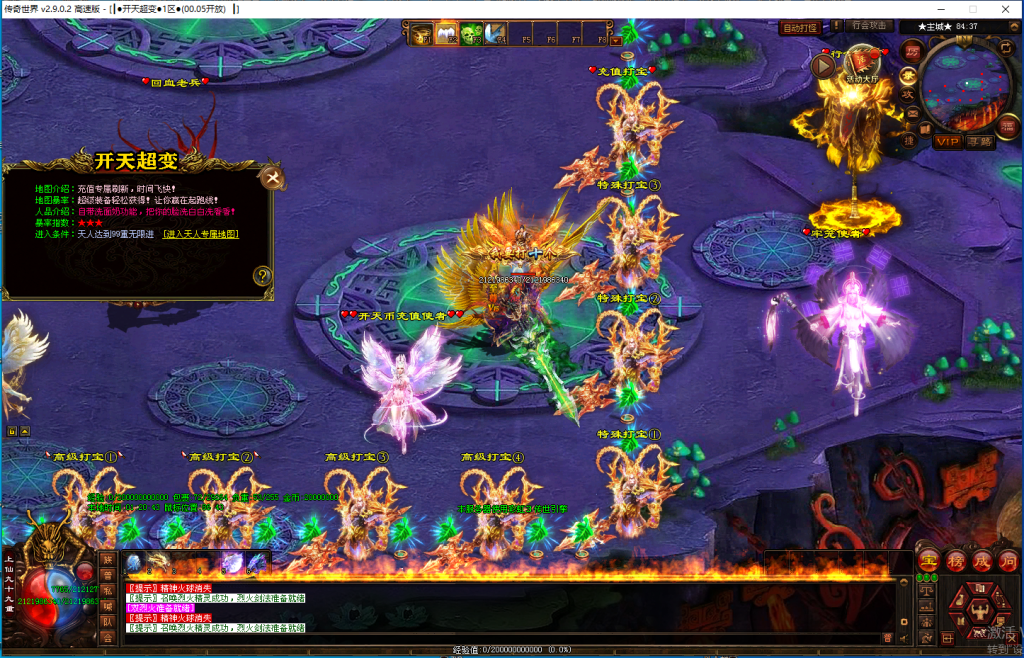Open the VIP button under minimap
1024x658 pixels.
(x=946, y=142)
